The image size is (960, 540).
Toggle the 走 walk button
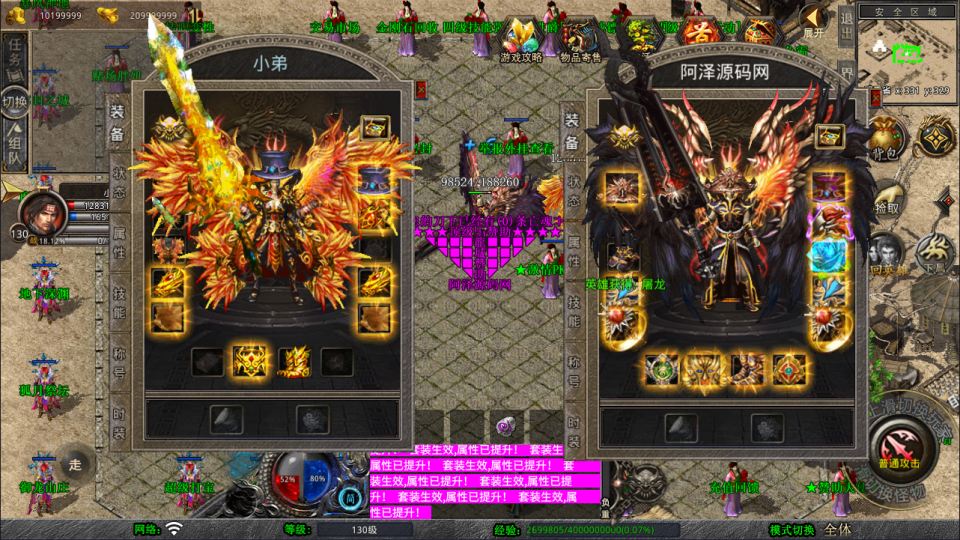point(74,464)
